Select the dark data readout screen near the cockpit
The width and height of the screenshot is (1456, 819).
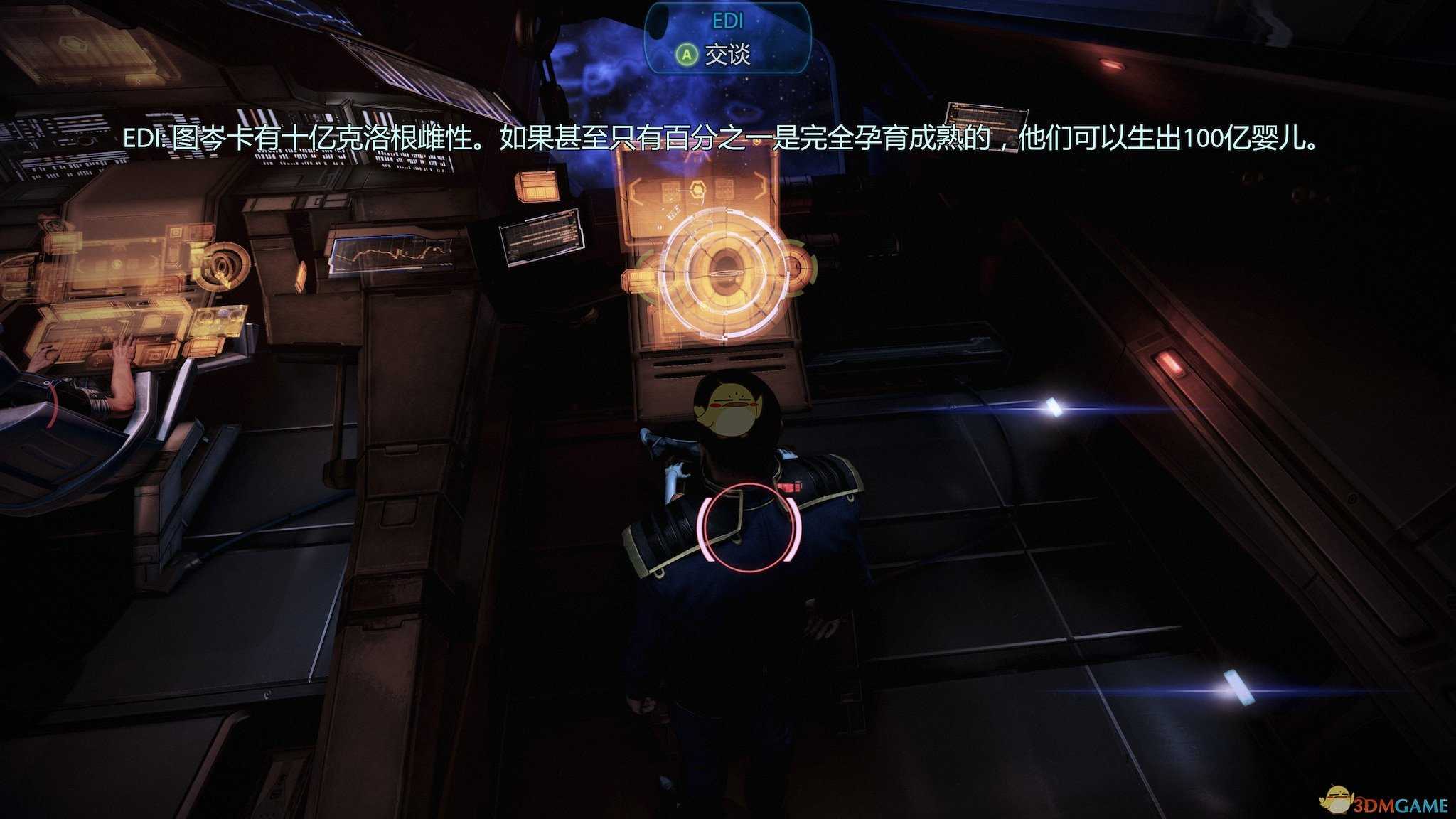(542, 236)
